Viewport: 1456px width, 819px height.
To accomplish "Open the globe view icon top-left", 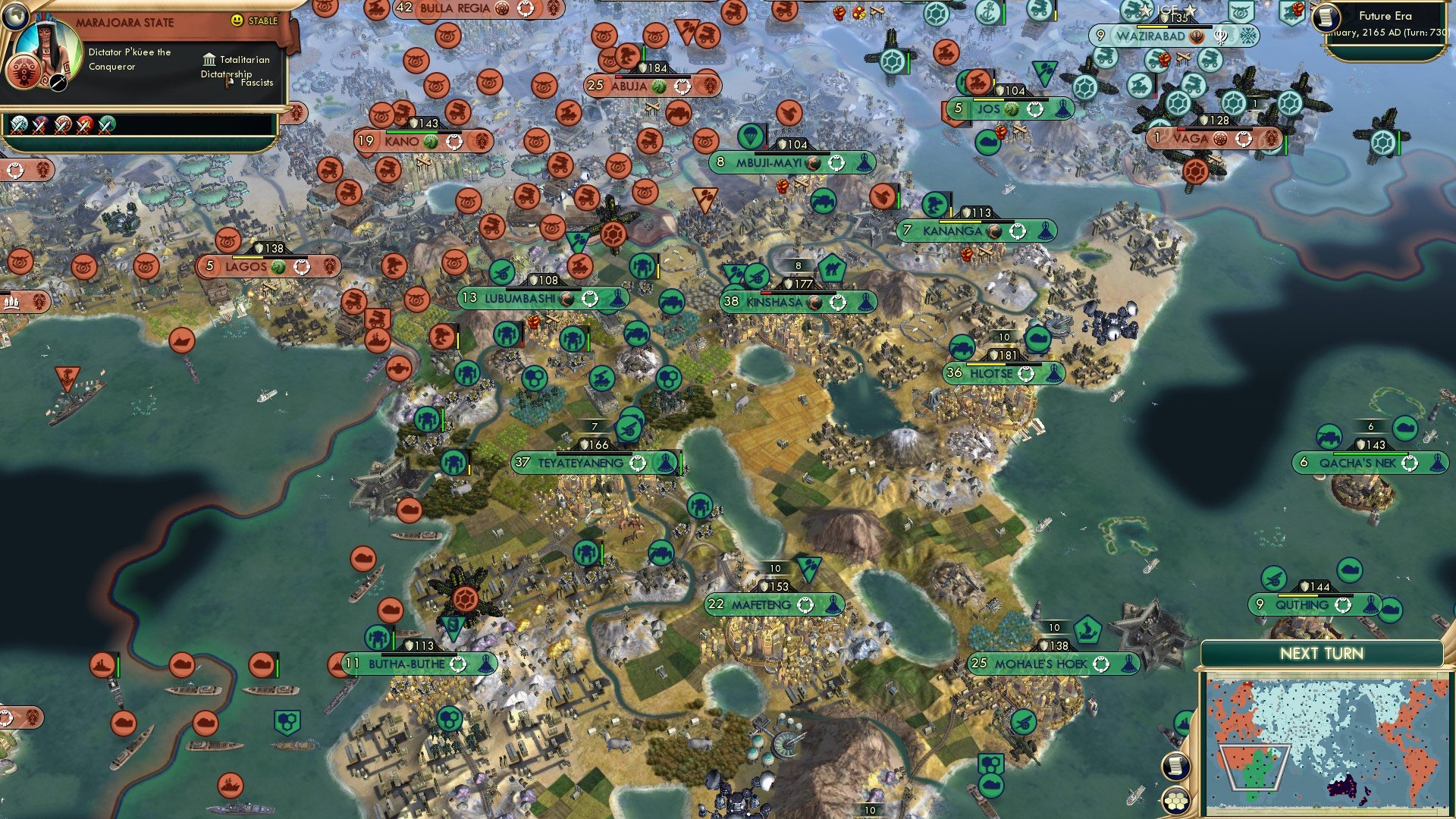I will click(16, 16).
